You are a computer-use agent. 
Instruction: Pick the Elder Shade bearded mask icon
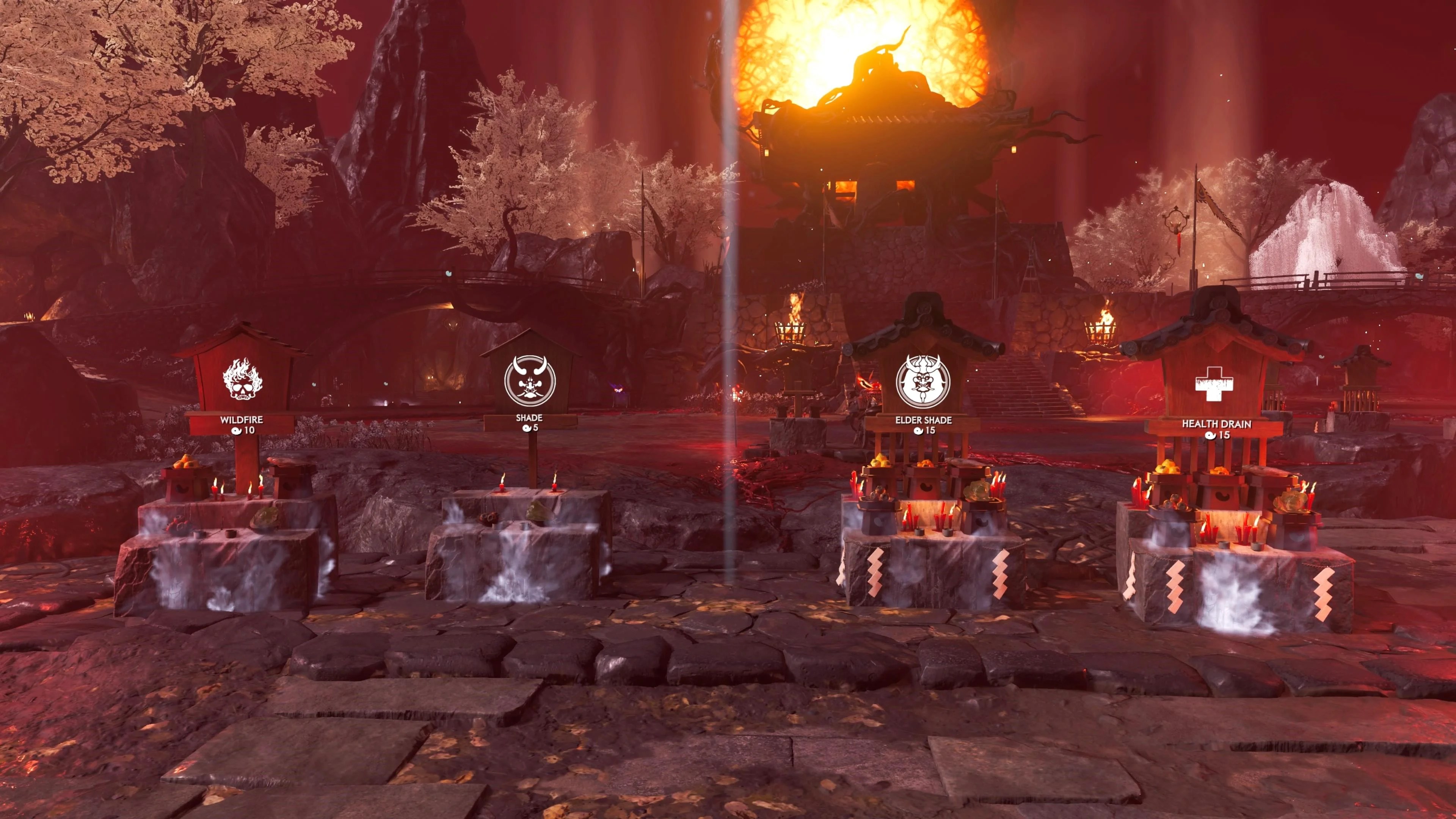click(x=923, y=381)
